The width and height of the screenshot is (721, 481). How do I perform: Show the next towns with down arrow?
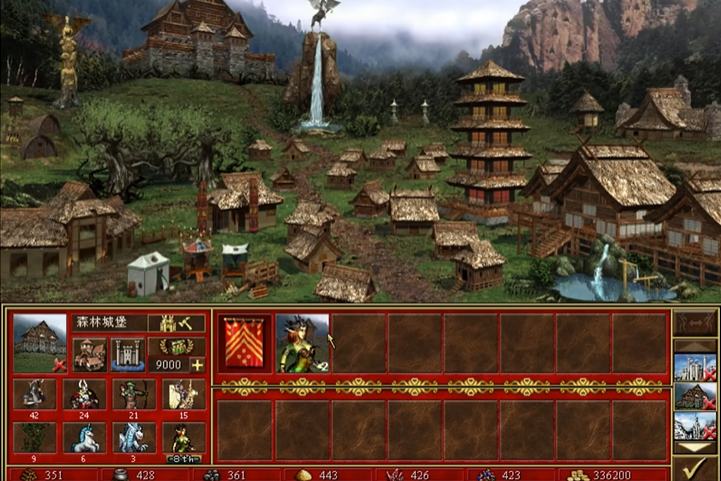click(695, 444)
